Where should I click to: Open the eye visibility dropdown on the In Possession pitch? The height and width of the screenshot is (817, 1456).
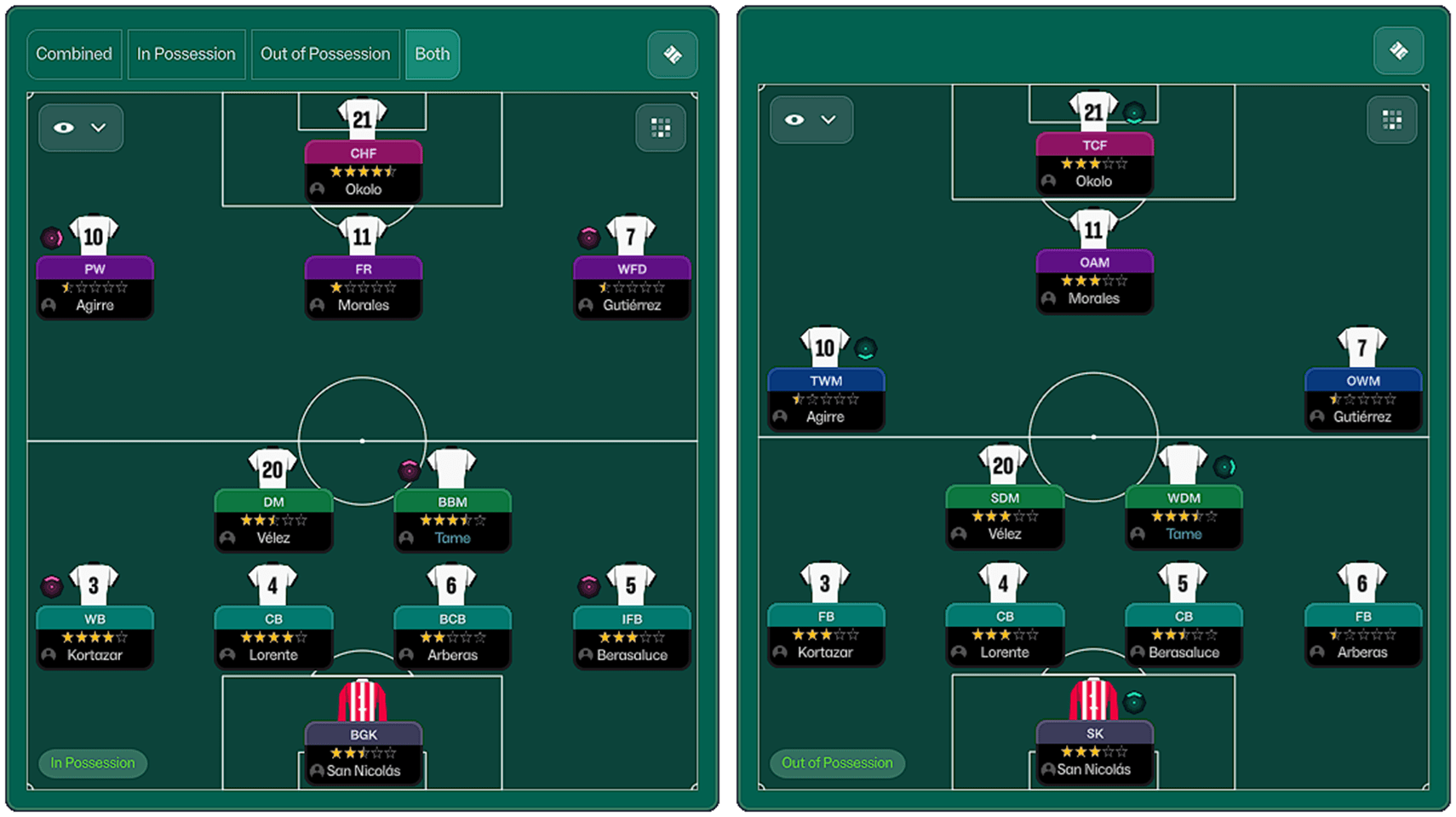click(x=81, y=128)
